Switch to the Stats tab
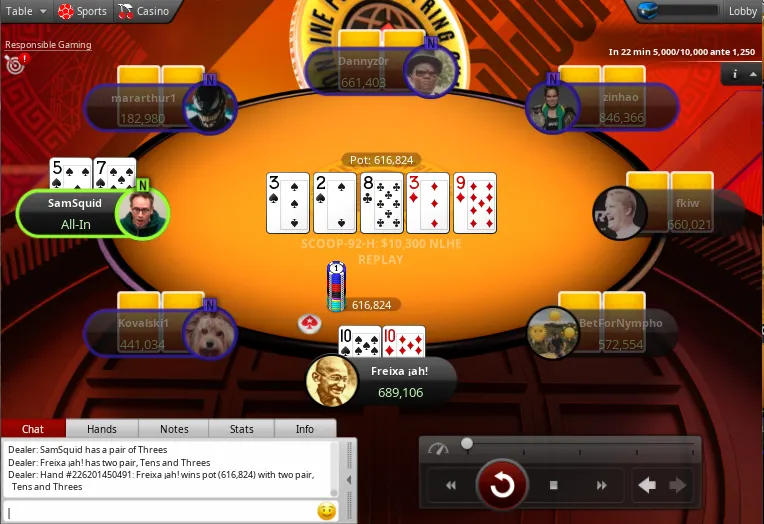 coord(241,429)
